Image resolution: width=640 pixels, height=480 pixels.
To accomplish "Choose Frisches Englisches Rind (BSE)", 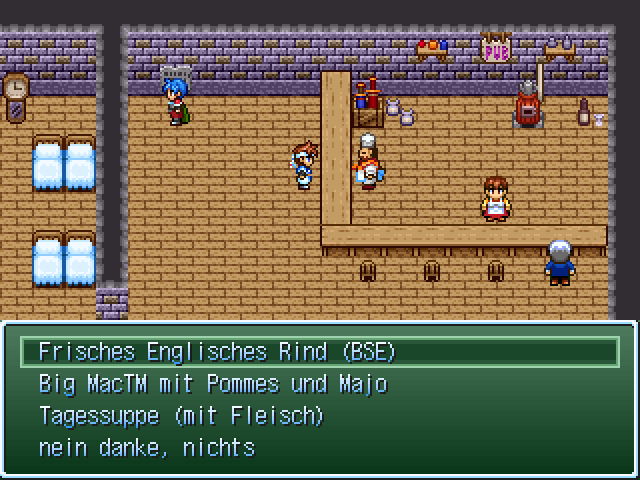I will (217, 352).
